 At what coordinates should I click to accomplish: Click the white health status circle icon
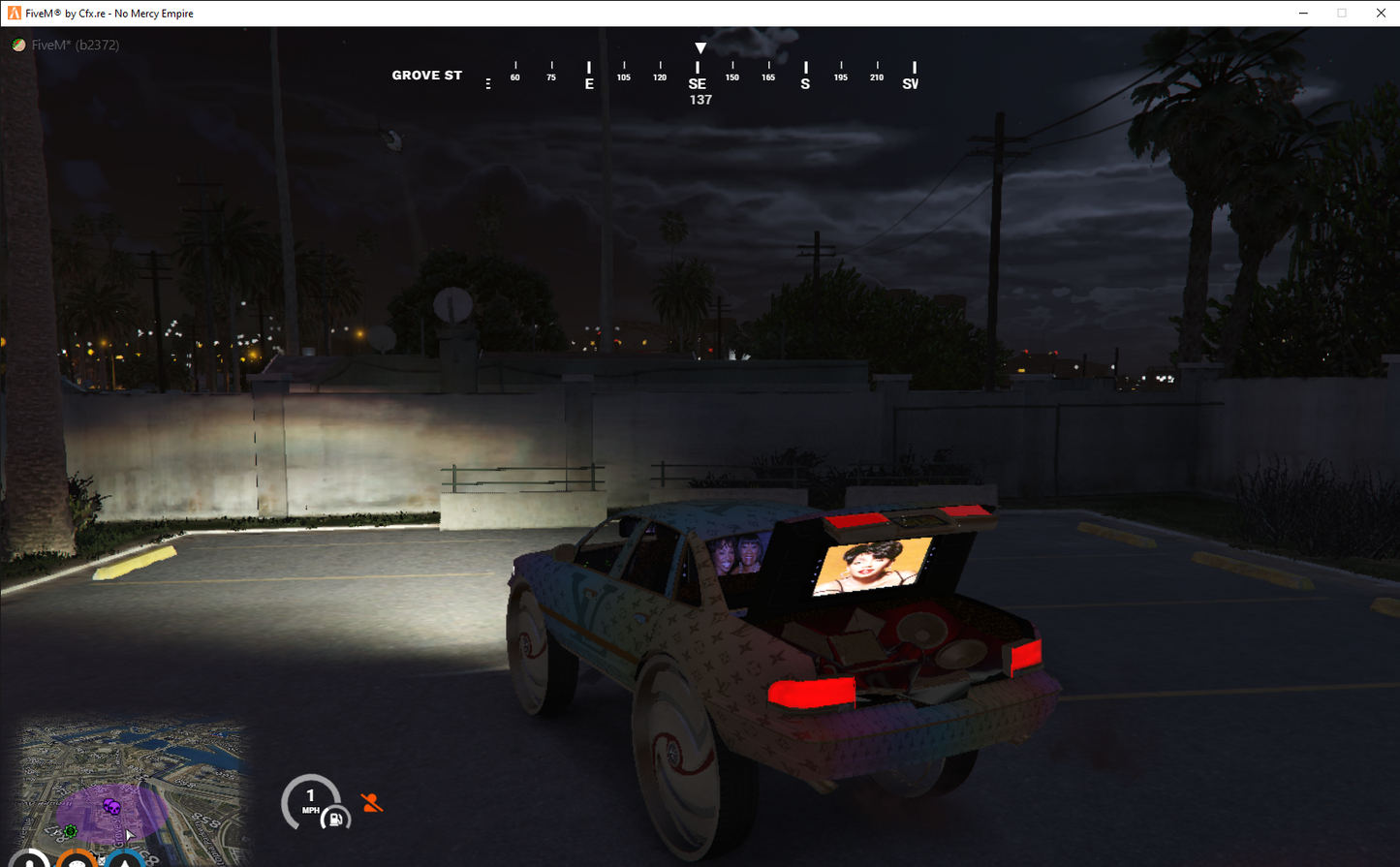coord(28,860)
